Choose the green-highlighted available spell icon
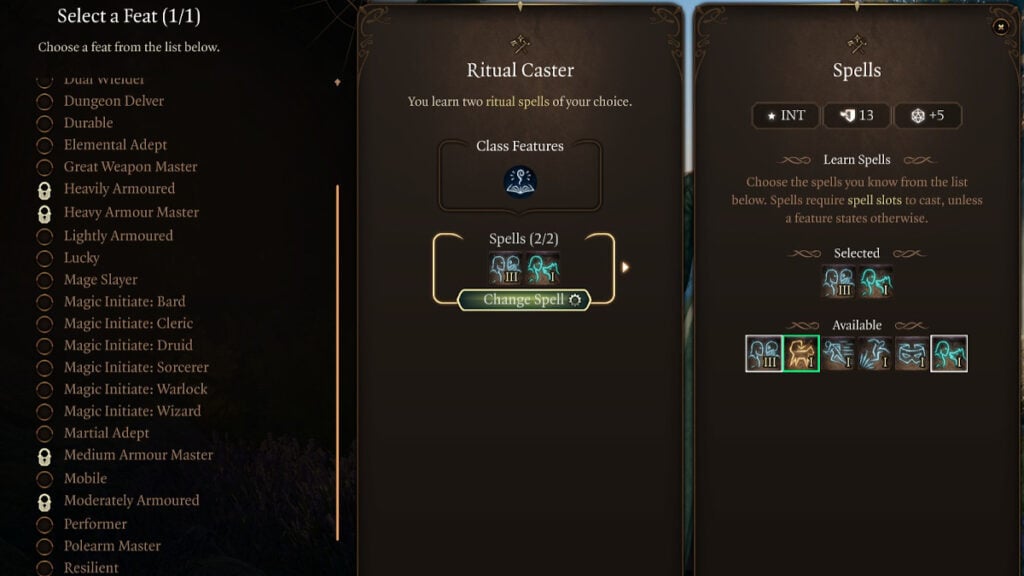Image resolution: width=1024 pixels, height=576 pixels. [x=802, y=353]
